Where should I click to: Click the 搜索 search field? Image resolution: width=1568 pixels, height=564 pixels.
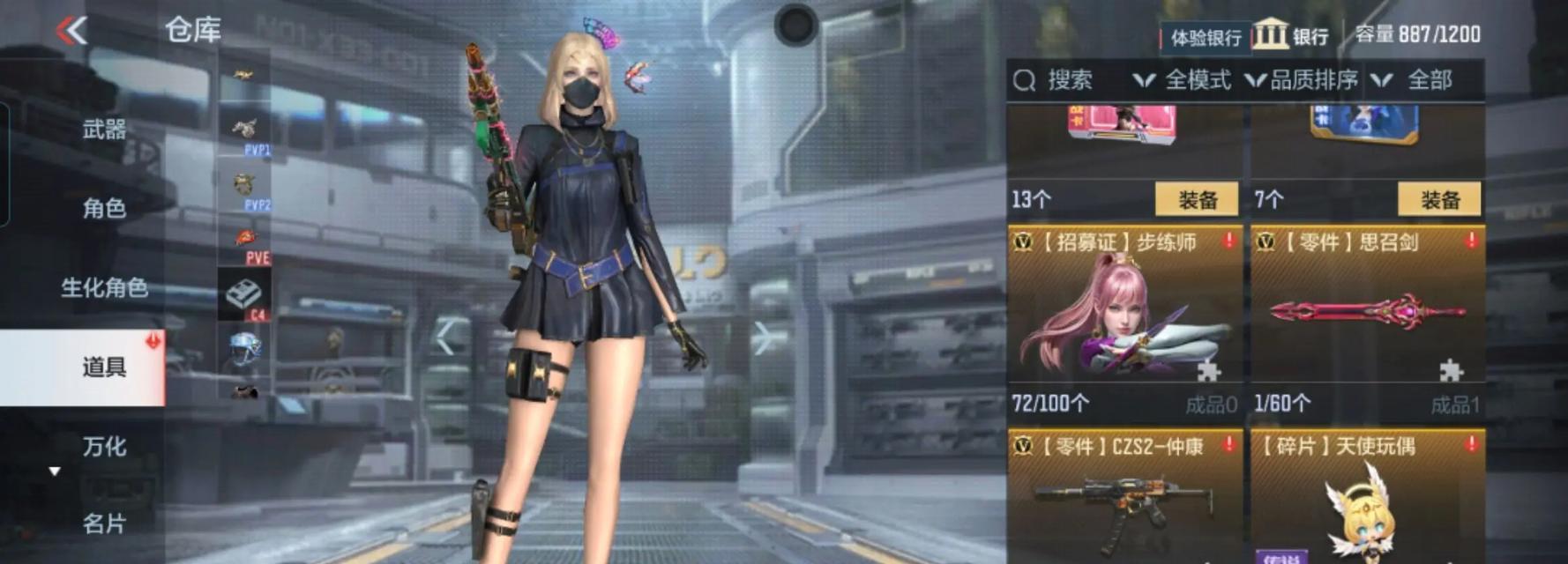pyautogui.click(x=1069, y=80)
